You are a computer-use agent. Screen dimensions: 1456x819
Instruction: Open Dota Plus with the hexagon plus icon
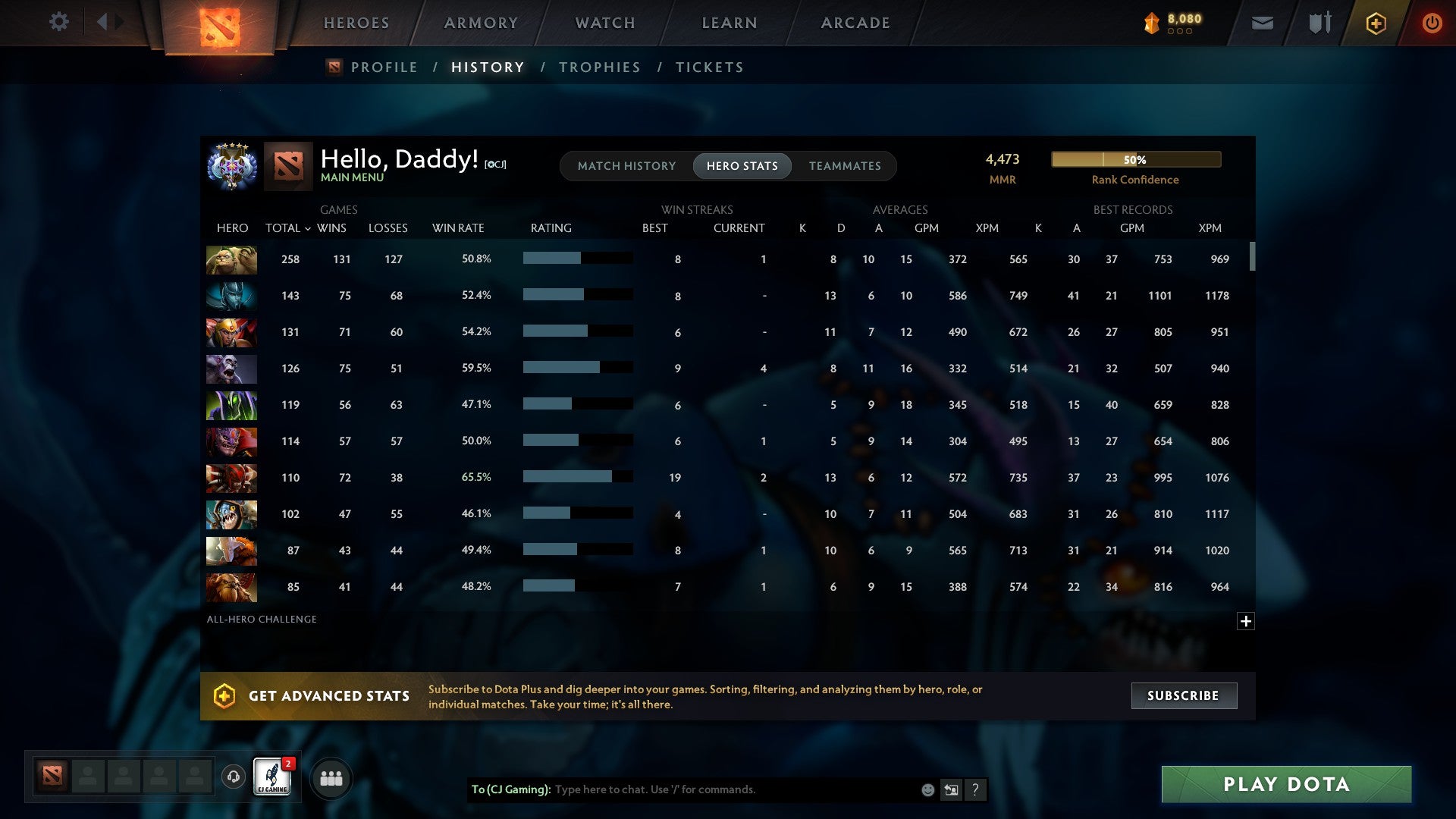pos(1376,23)
